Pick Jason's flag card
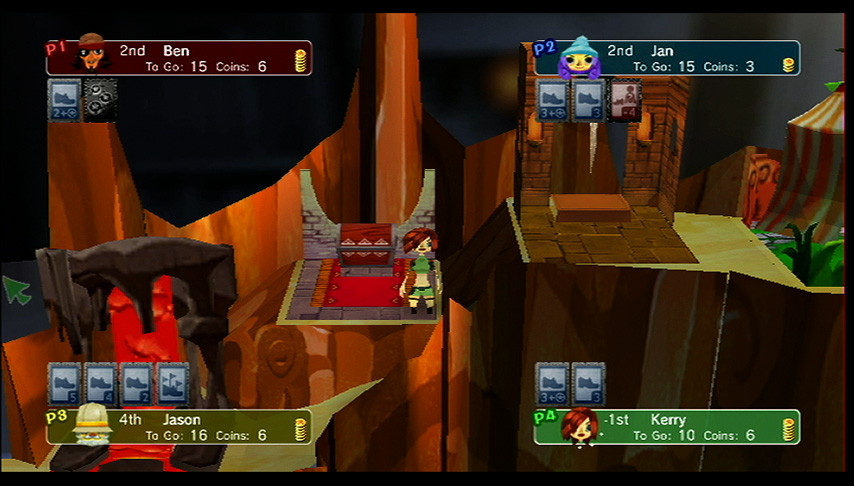Viewport: 854px width, 486px height. tap(172, 384)
